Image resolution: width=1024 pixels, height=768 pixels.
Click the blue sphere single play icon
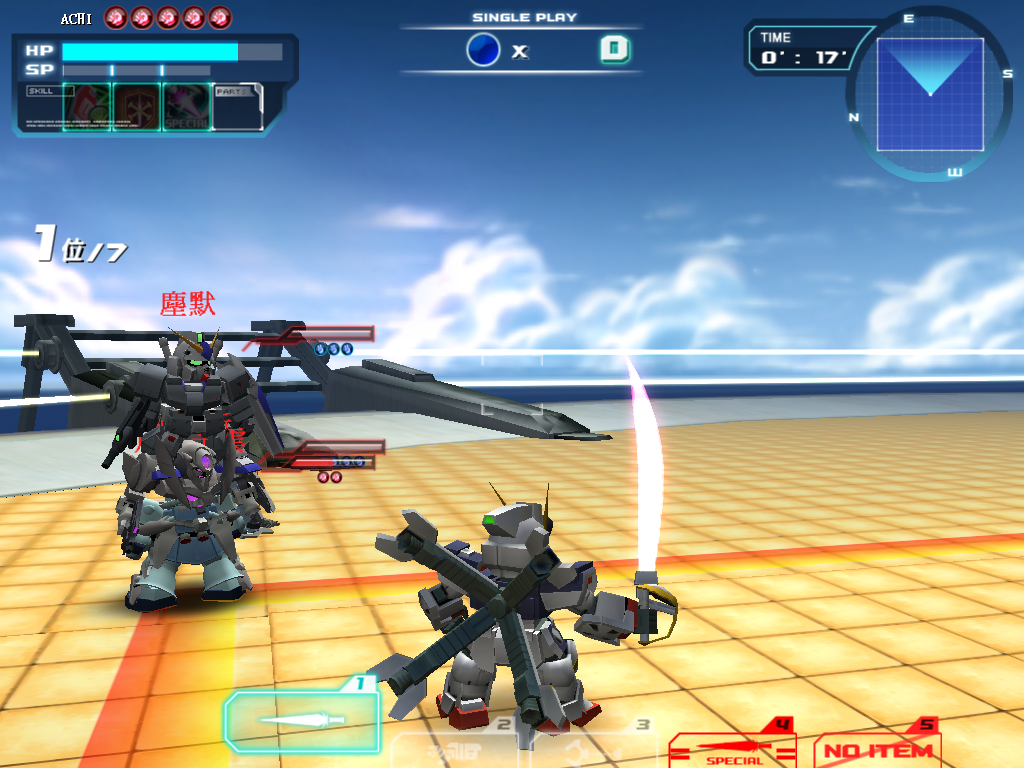pos(483,50)
